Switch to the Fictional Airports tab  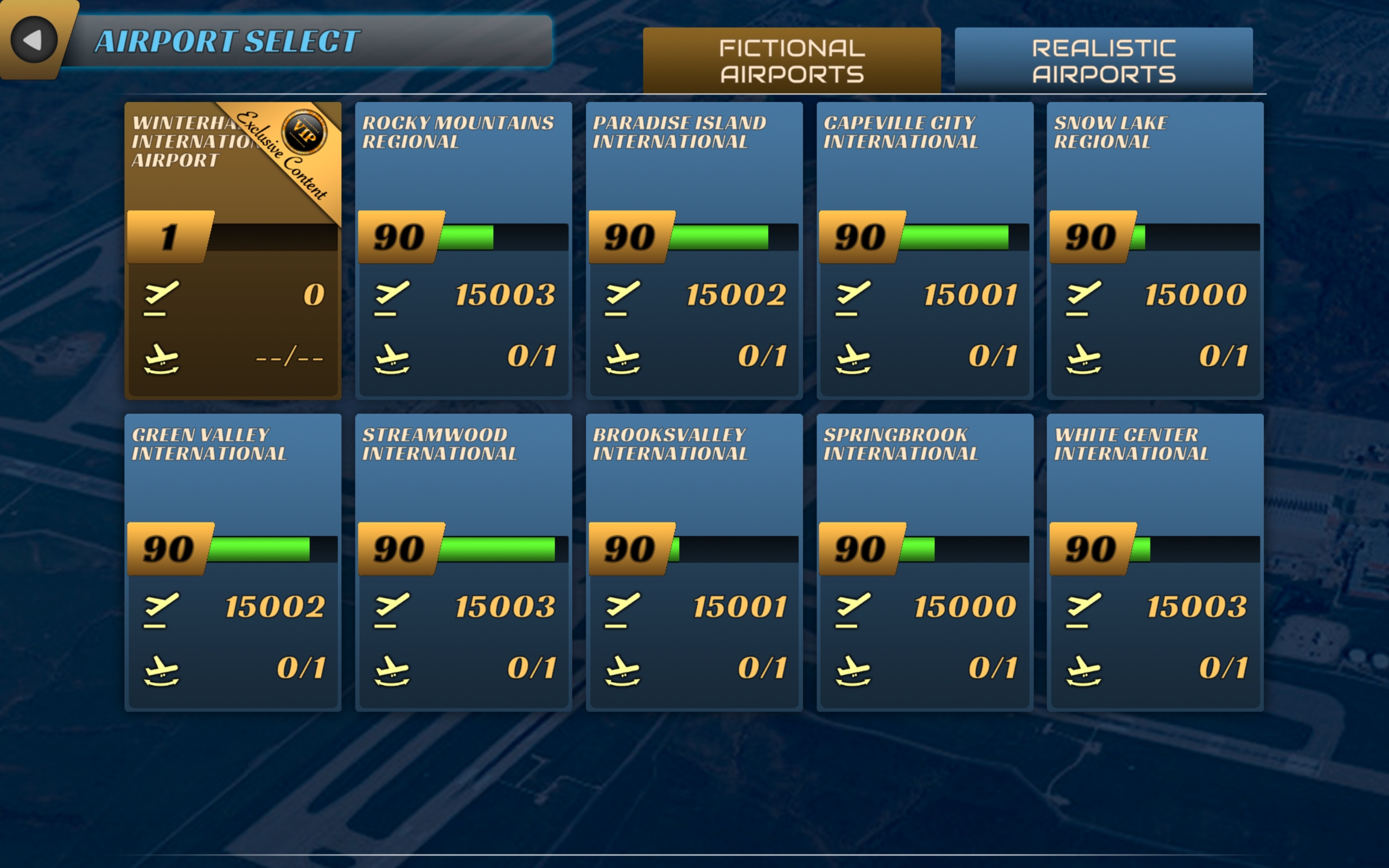click(x=792, y=61)
